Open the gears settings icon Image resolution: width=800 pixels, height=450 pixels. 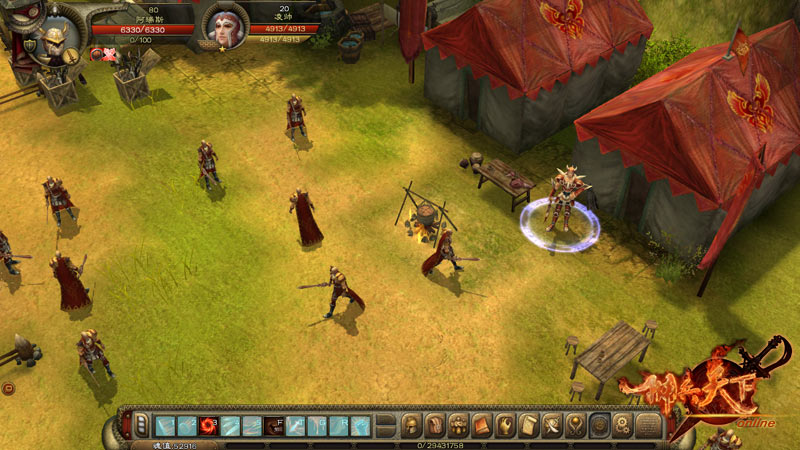pyautogui.click(x=622, y=426)
